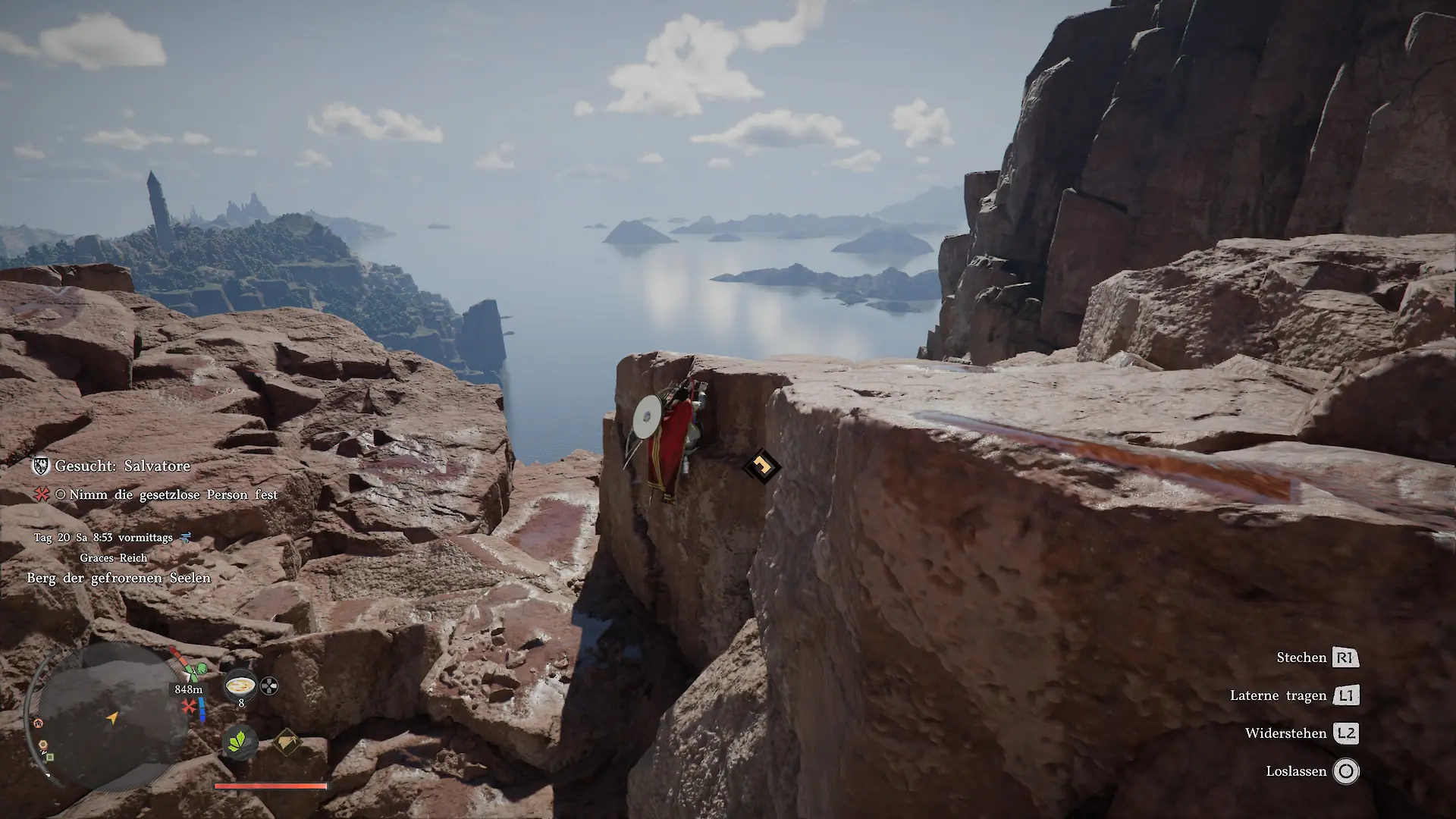
Task: Select the golden bracket marker on the cliff
Action: click(x=761, y=466)
